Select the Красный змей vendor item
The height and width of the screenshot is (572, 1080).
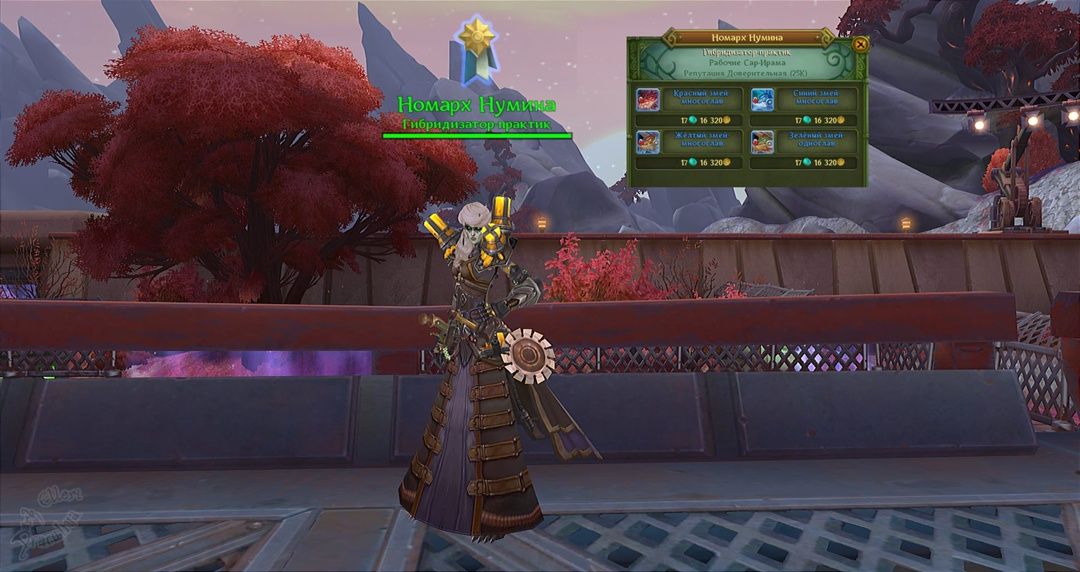click(689, 99)
